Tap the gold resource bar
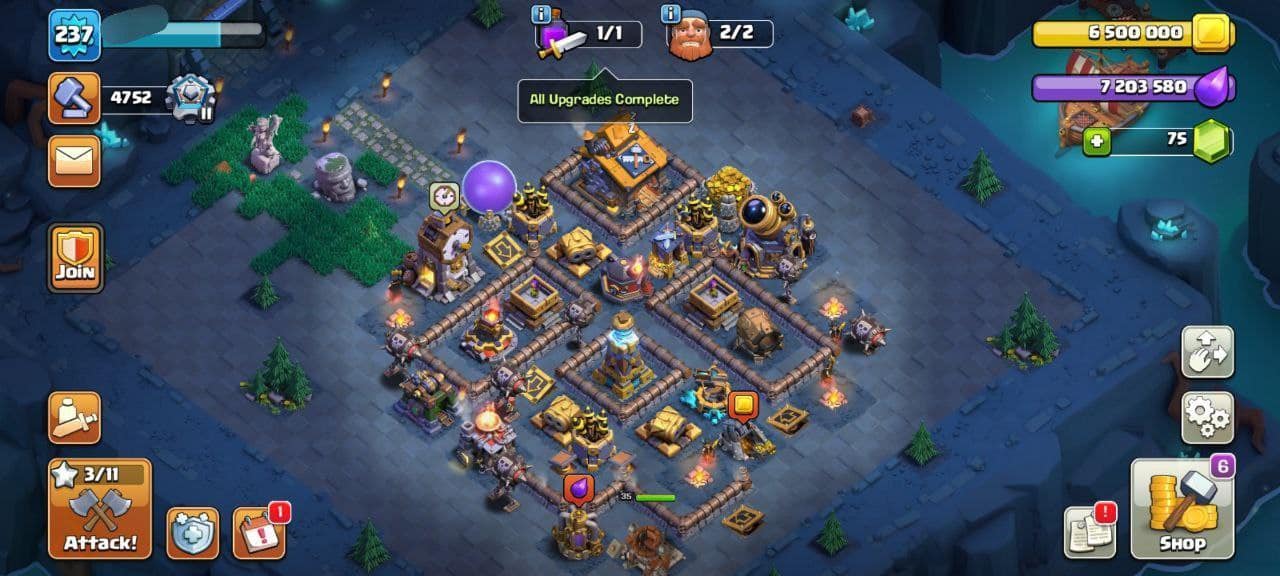1280x576 pixels. coord(1130,33)
